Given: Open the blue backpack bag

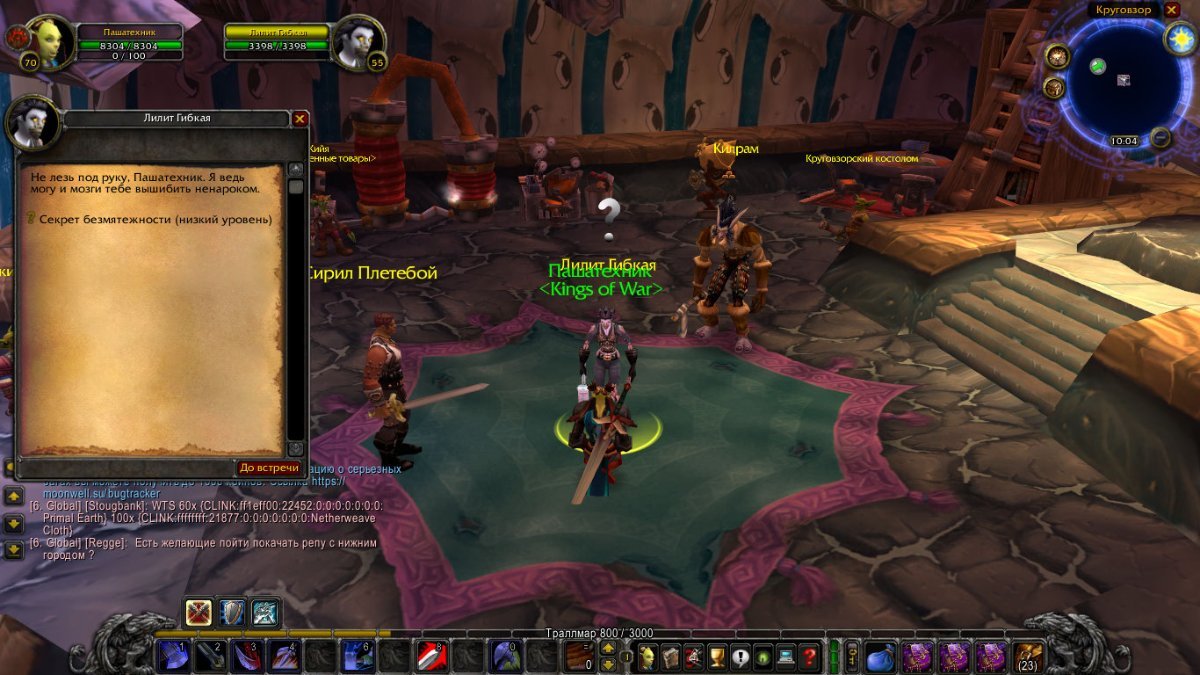Looking at the screenshot, I should (881, 657).
